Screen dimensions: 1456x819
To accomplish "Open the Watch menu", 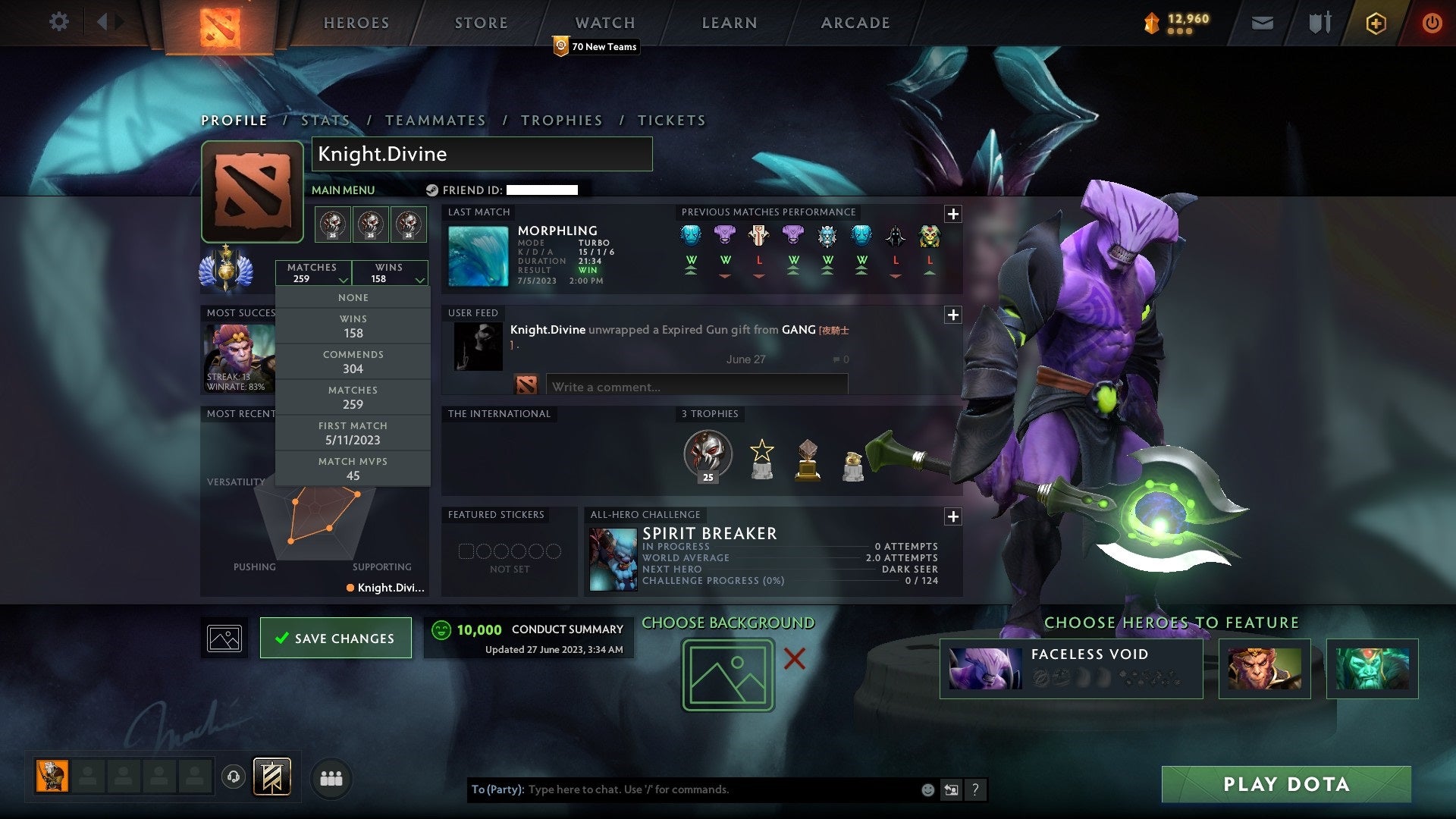I will (x=604, y=23).
